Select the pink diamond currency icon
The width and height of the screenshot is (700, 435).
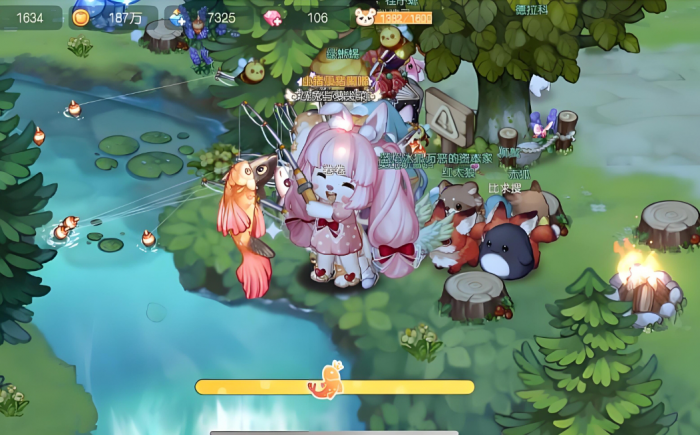pos(272,18)
